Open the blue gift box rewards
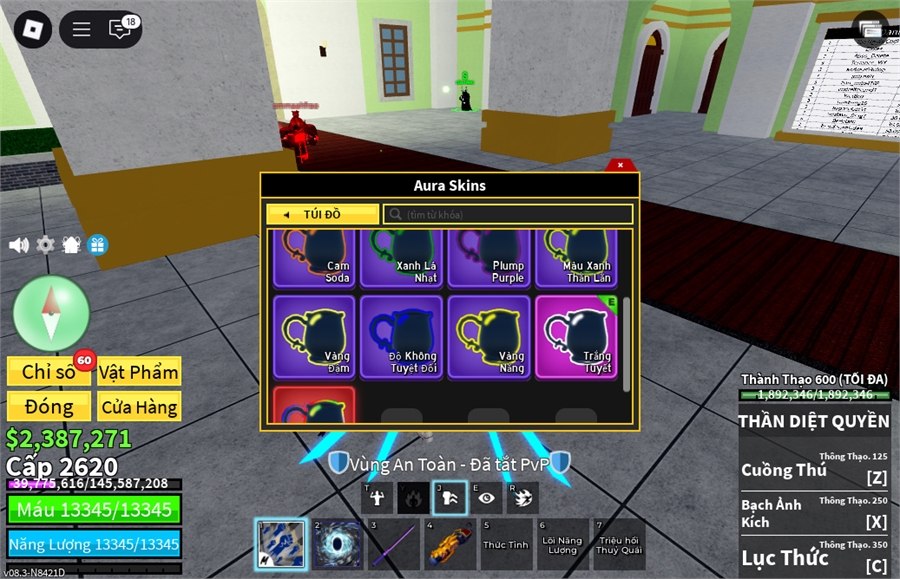Screen dimensions: 900x579 (x=98, y=245)
